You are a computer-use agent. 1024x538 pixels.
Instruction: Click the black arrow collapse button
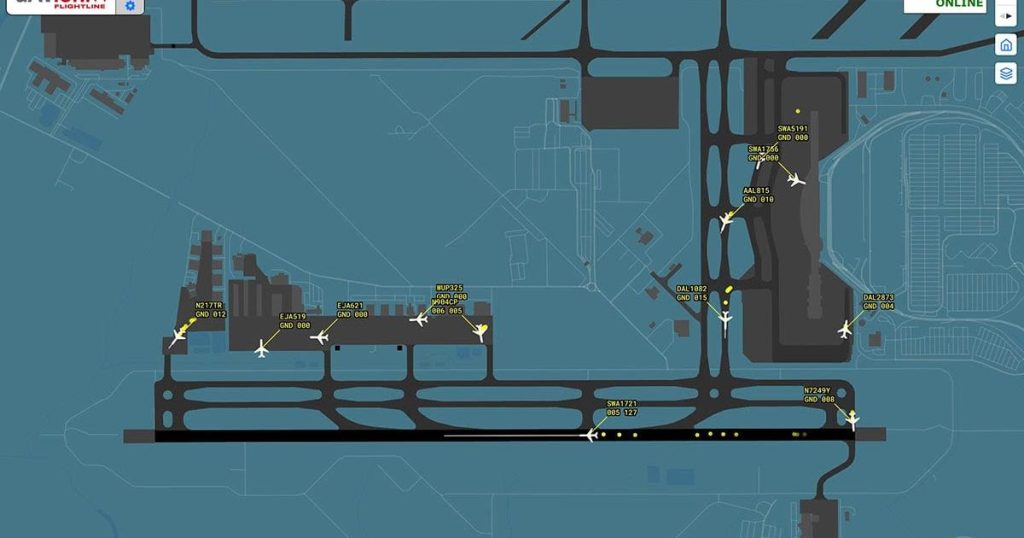pyautogui.click(x=1005, y=15)
